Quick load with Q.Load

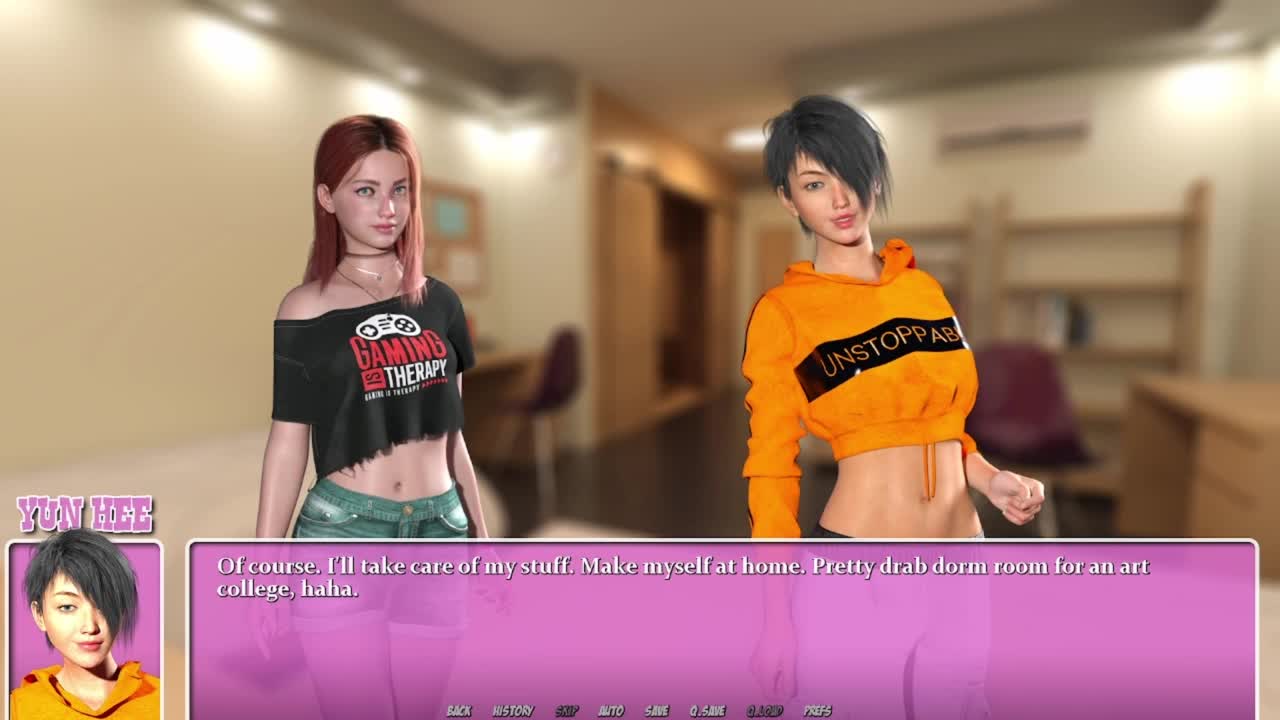pos(765,711)
